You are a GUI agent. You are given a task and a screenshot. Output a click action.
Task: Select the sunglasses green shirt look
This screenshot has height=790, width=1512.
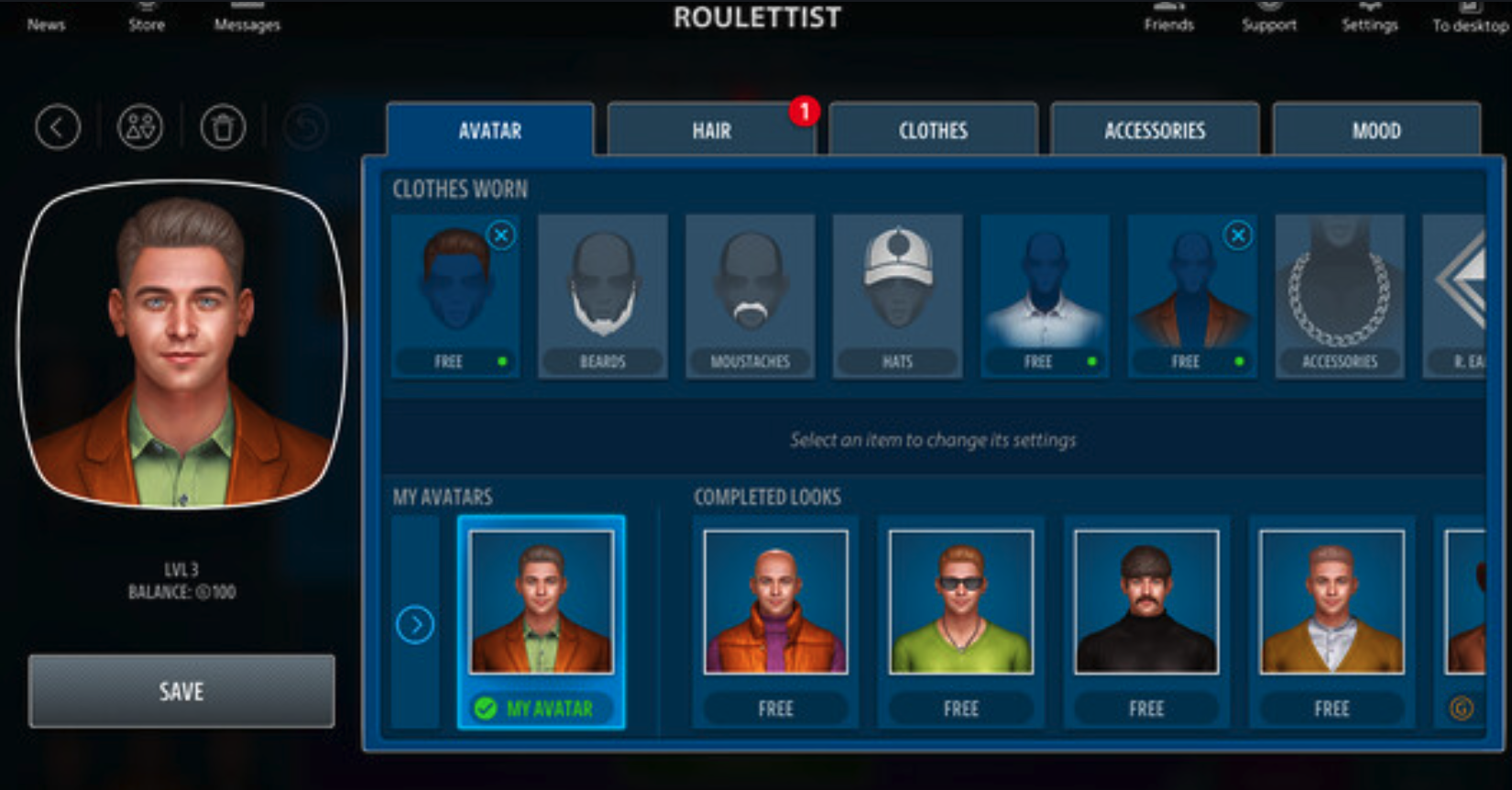point(960,602)
